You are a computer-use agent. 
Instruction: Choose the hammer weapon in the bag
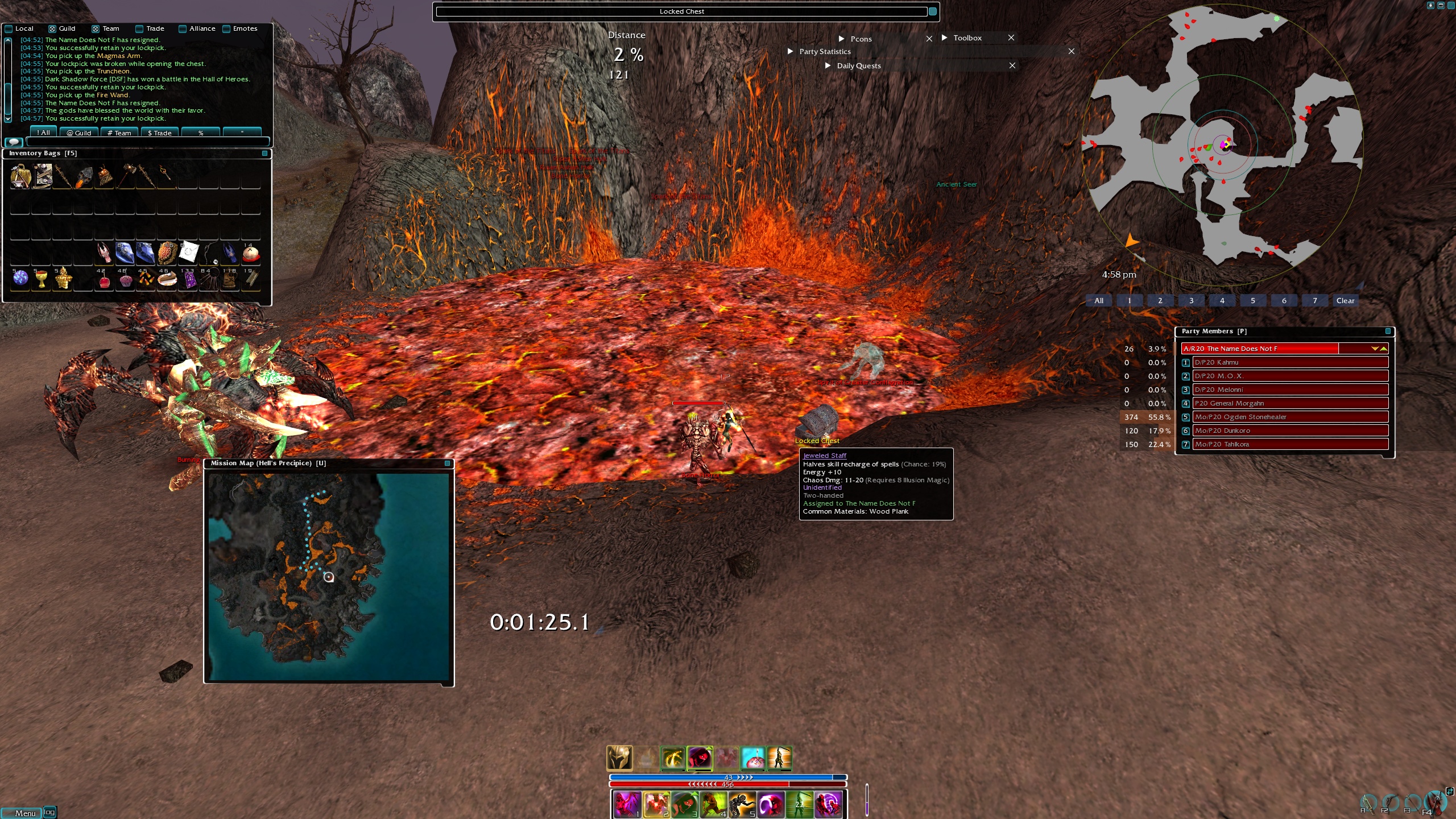(126, 176)
